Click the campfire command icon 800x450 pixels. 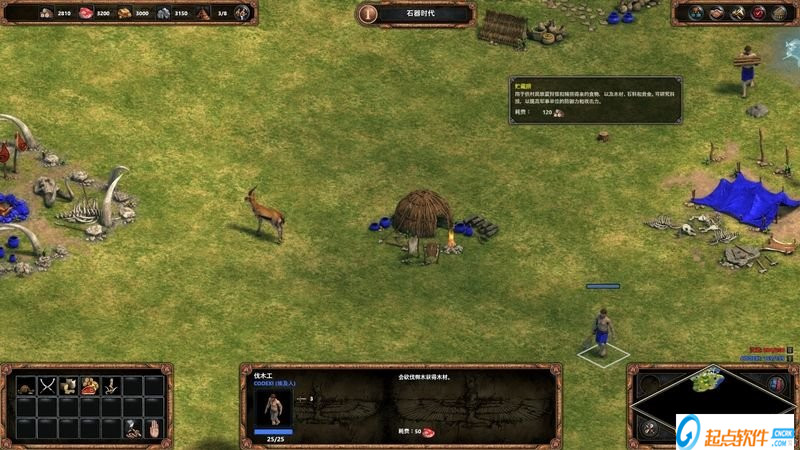click(132, 428)
